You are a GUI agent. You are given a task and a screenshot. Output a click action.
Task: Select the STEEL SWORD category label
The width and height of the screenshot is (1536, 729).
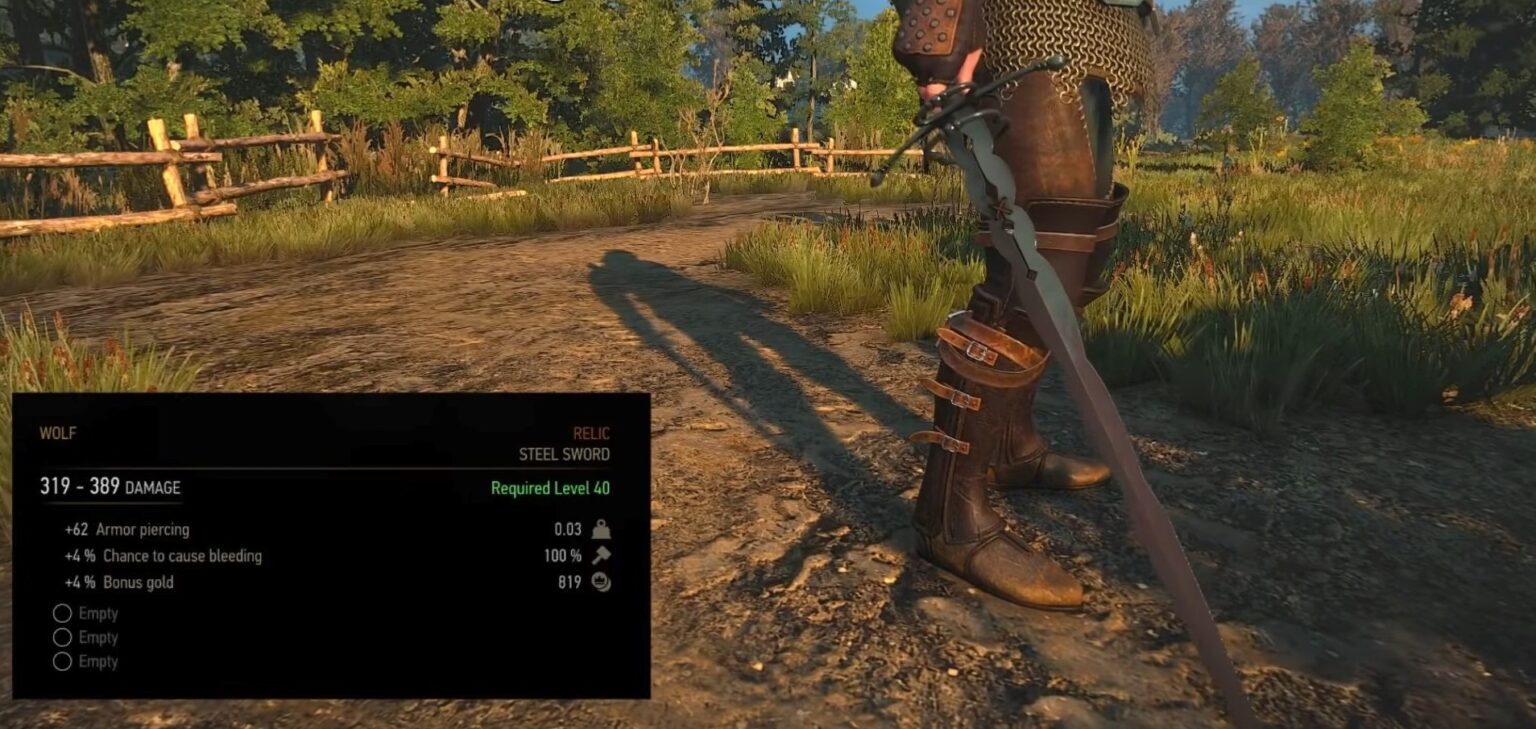click(x=565, y=453)
